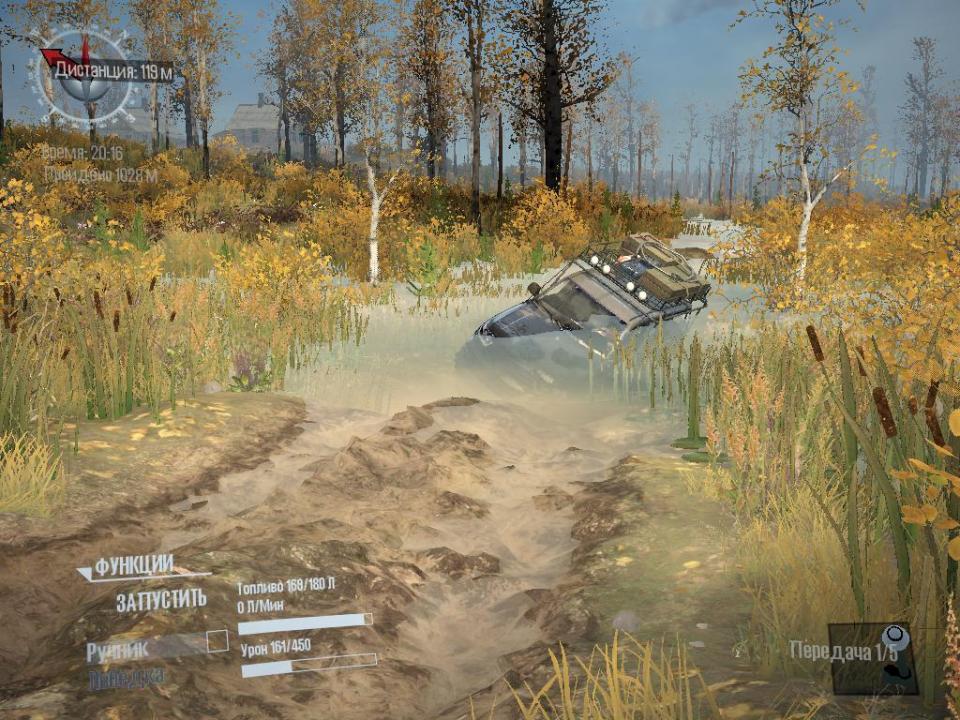Click the compass navigation dial
The image size is (960, 720).
coord(85,75)
